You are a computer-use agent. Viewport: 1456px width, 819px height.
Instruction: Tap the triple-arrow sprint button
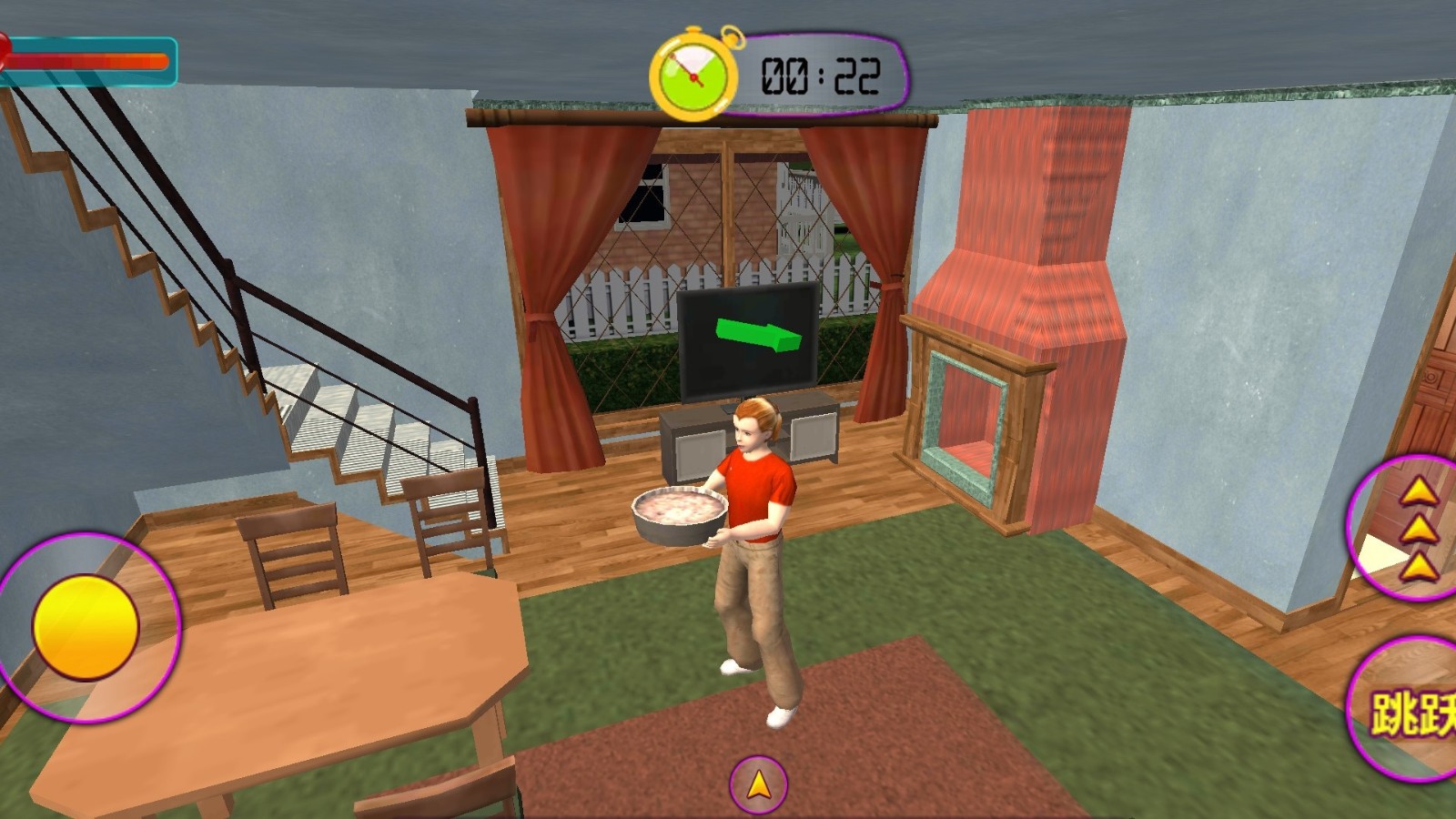point(1412,528)
